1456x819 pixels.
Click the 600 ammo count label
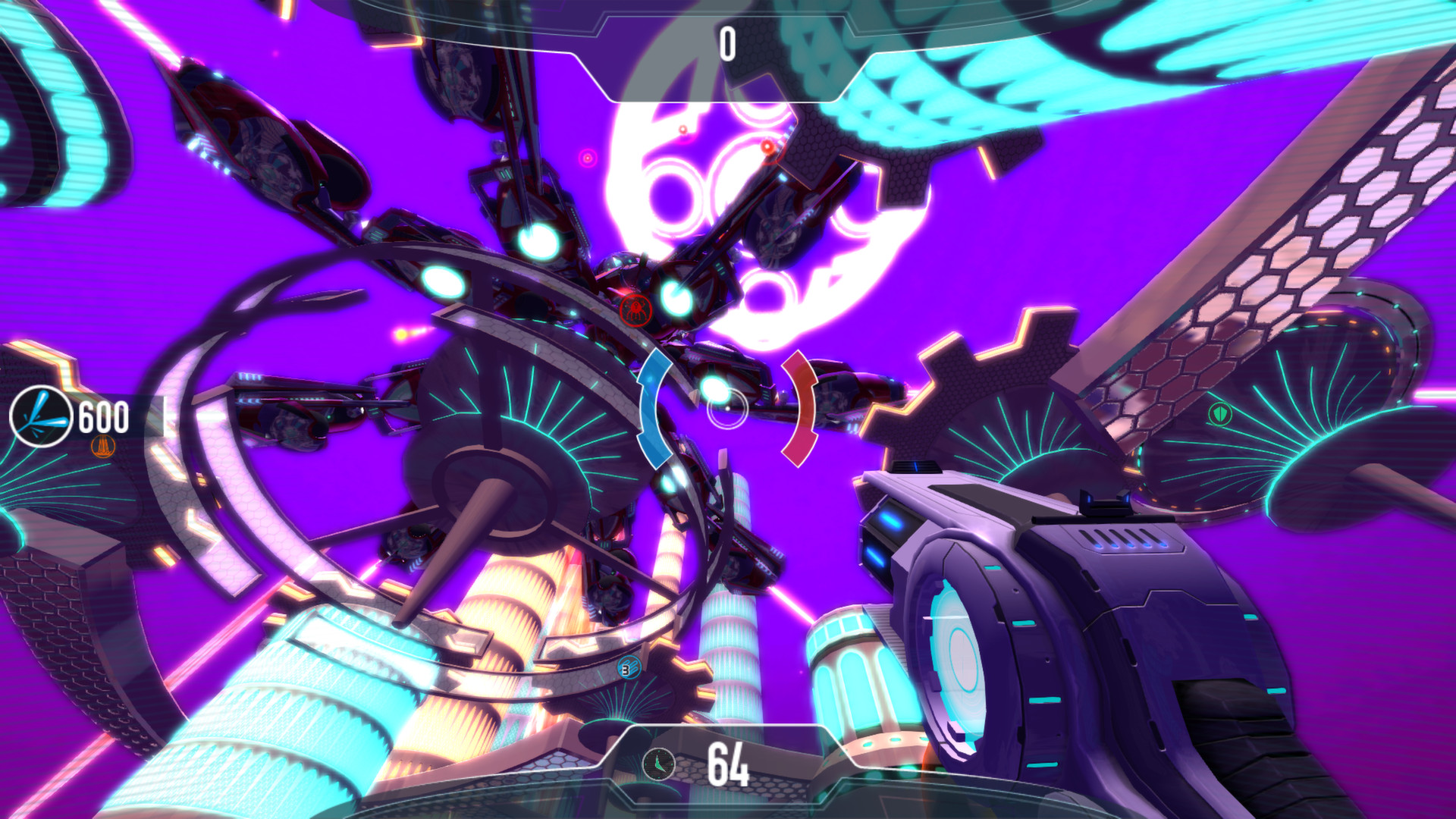(104, 416)
